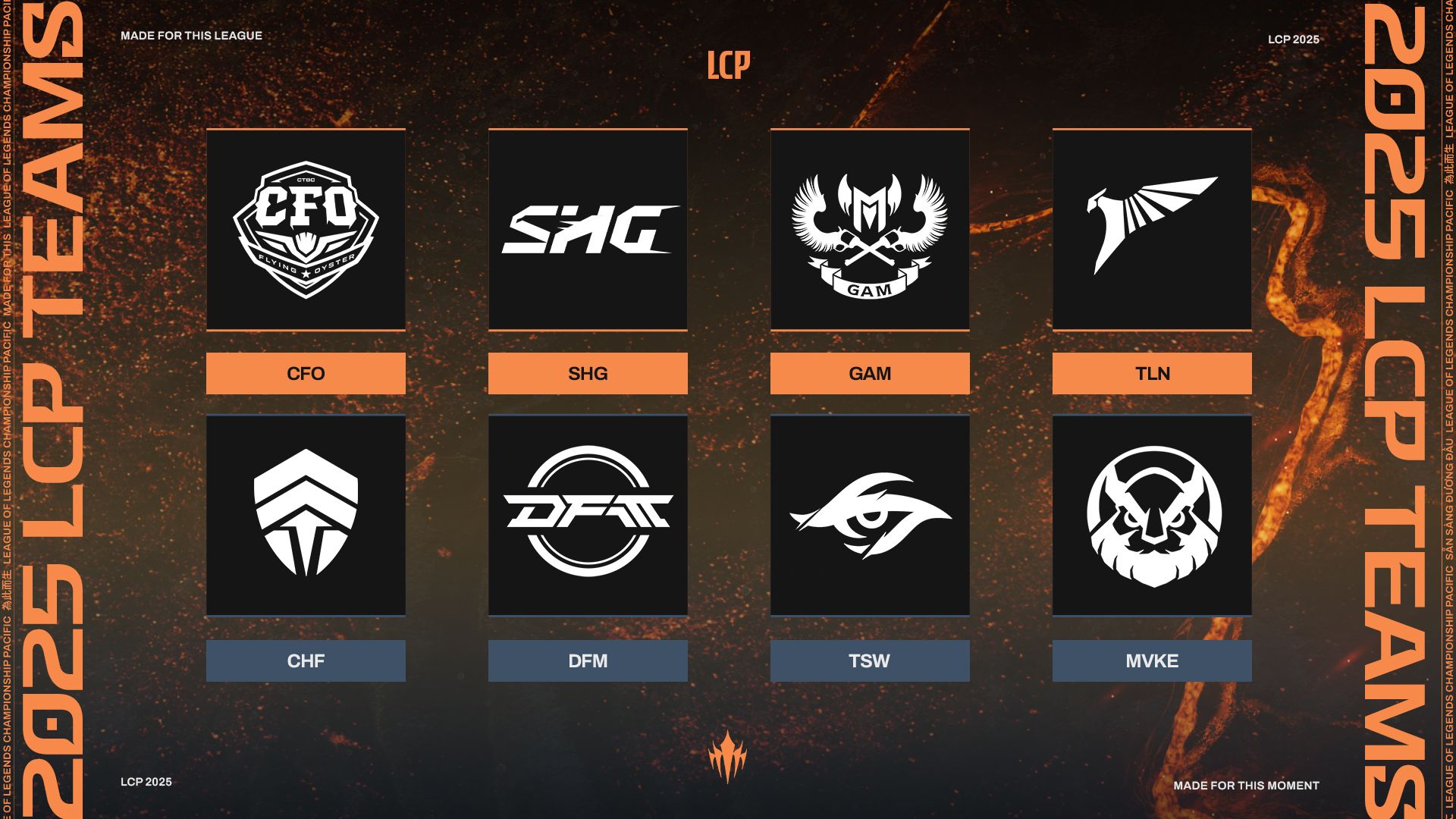Select the orange GAM name label
The image size is (1456, 819).
(870, 373)
